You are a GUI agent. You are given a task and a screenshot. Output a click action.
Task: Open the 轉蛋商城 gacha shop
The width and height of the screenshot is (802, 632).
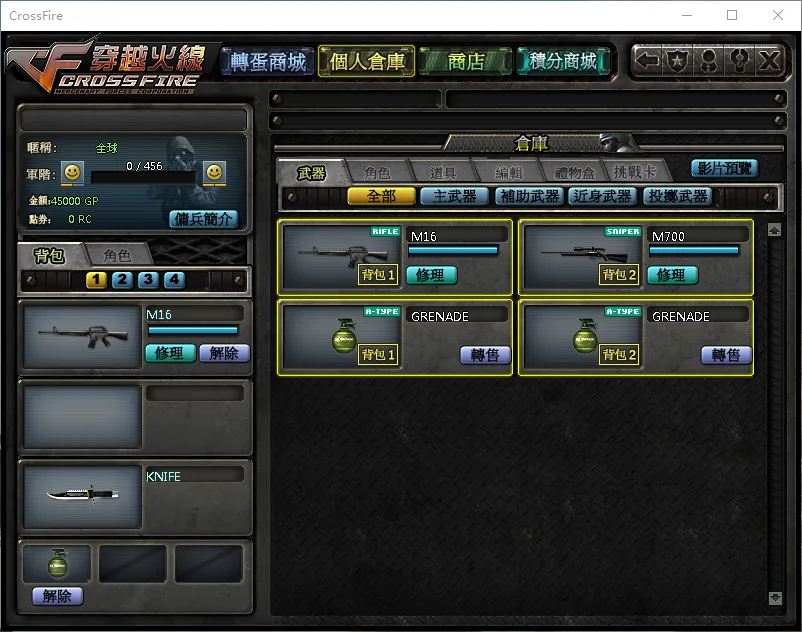click(268, 62)
